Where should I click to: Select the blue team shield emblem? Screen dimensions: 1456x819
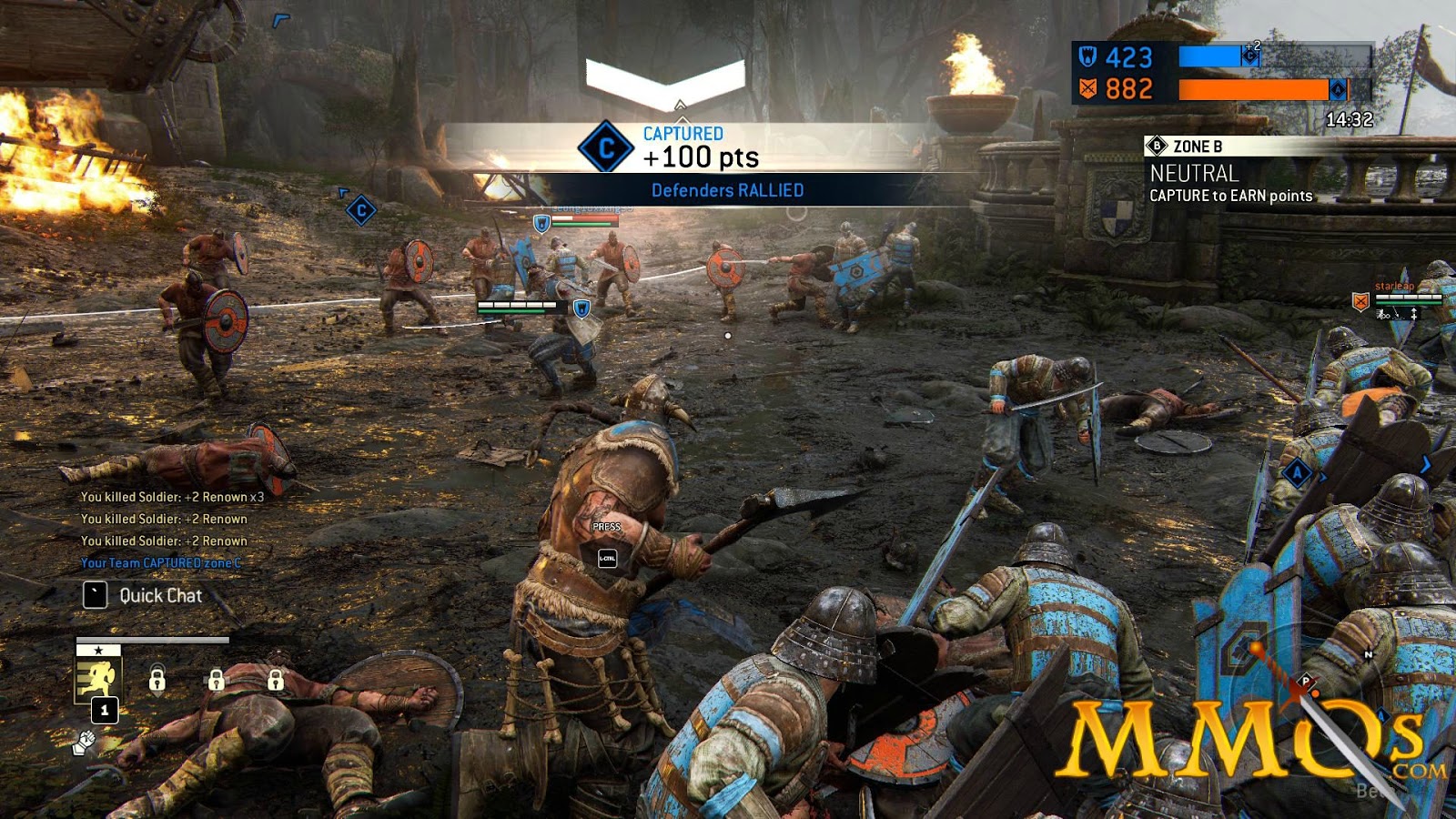tap(1086, 56)
